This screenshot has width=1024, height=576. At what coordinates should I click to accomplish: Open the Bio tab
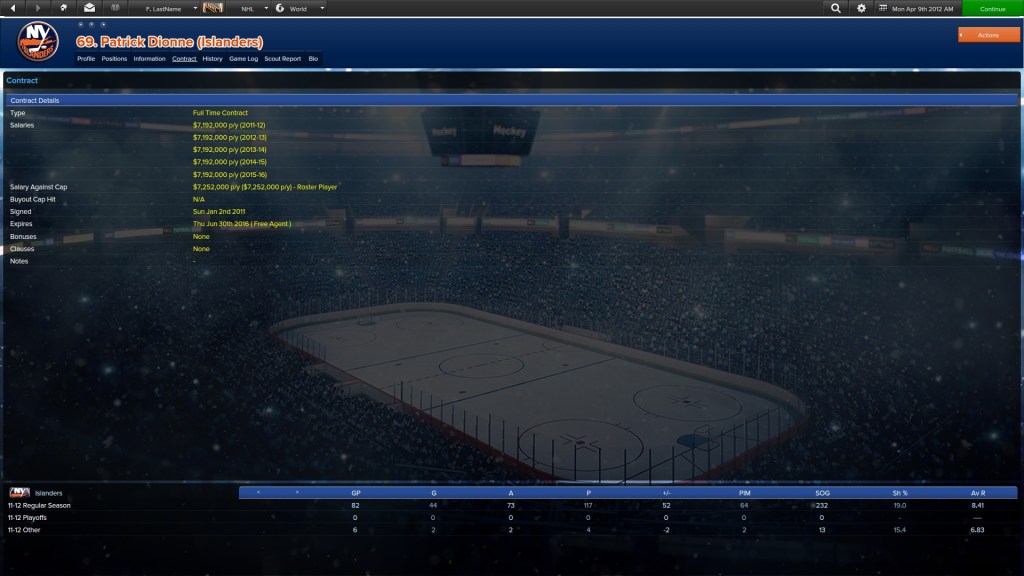click(x=313, y=59)
